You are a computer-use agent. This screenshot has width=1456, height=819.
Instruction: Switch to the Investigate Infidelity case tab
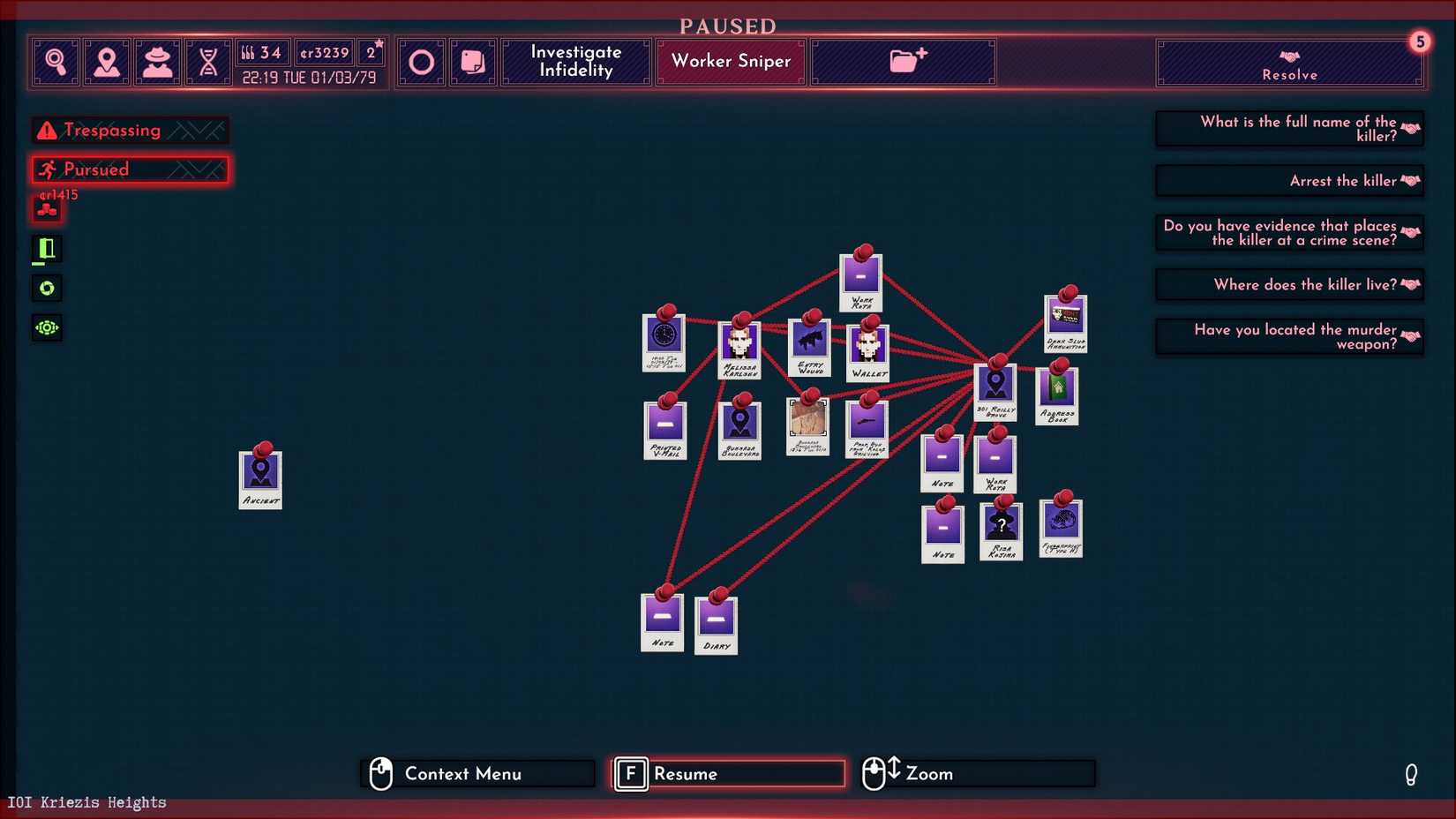pos(575,61)
